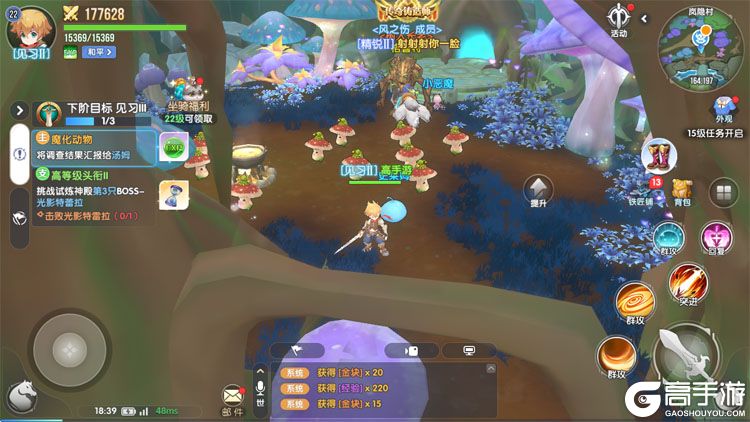Activate the 突进 dash skill

click(x=685, y=283)
